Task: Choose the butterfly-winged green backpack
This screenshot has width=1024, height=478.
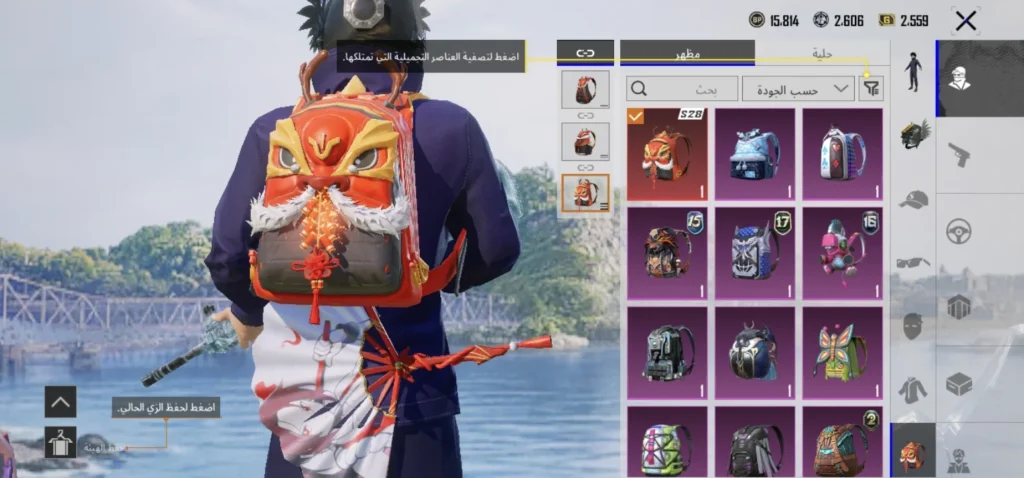Action: coord(843,351)
